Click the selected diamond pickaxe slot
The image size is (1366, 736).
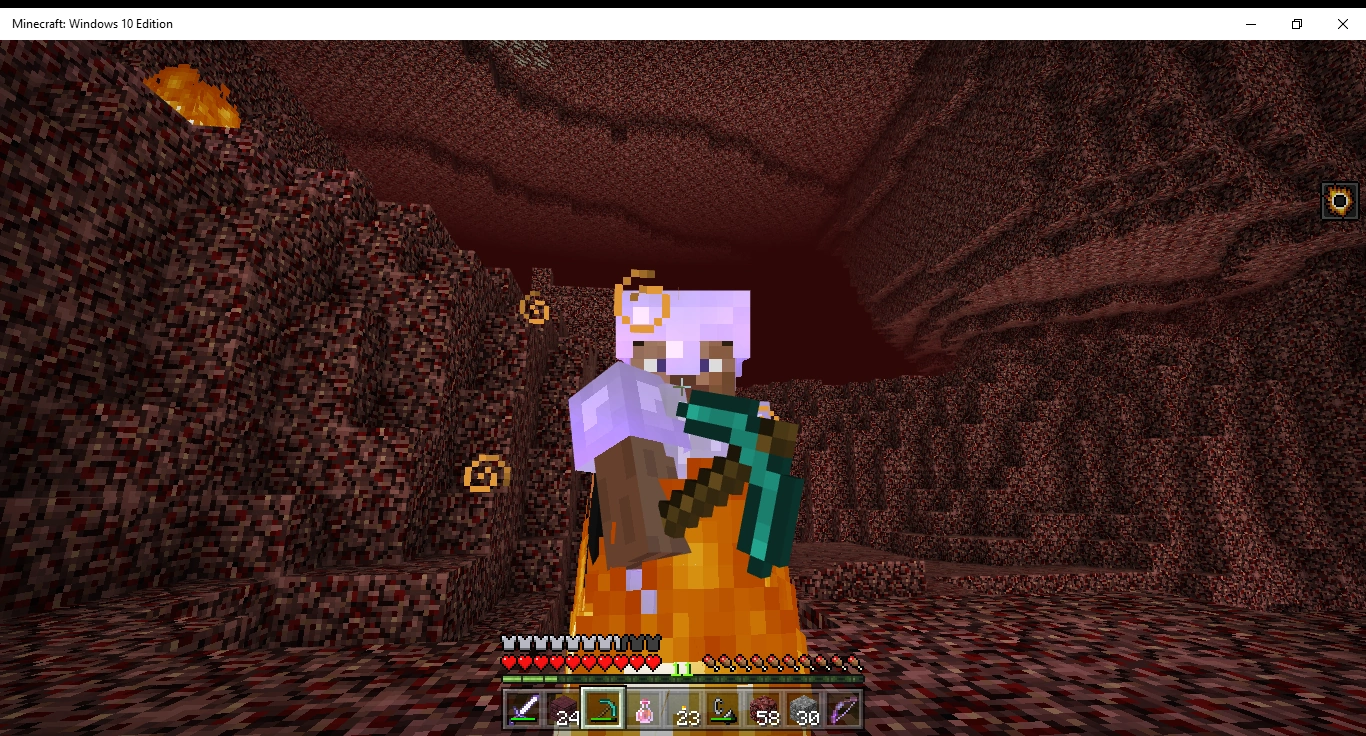click(x=604, y=711)
